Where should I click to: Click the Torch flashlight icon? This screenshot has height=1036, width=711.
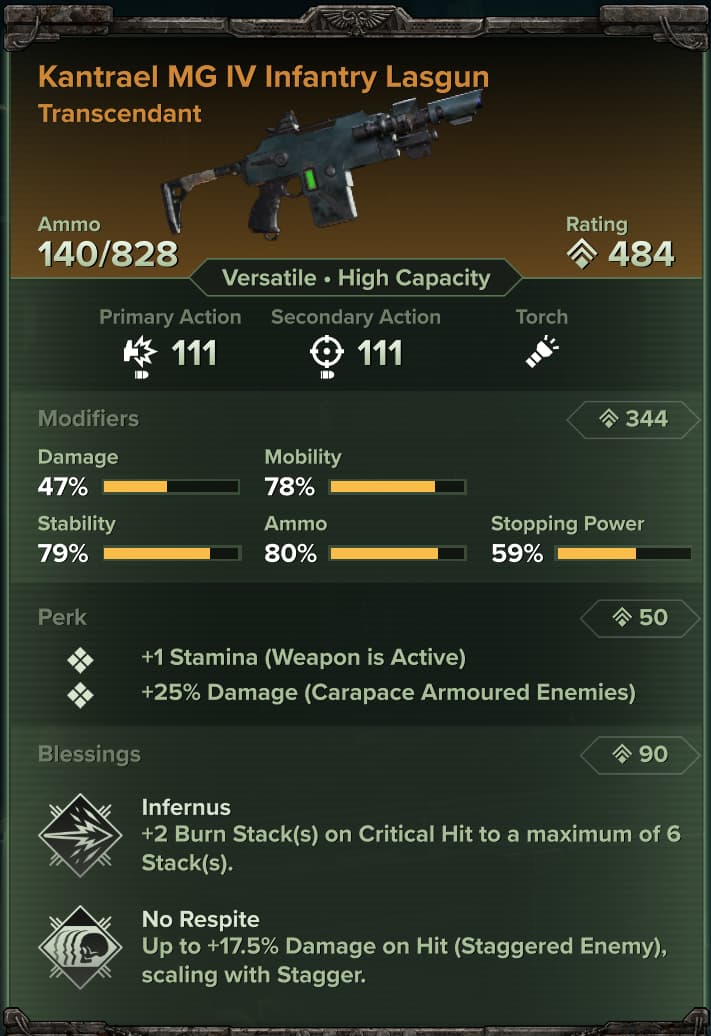point(542,353)
